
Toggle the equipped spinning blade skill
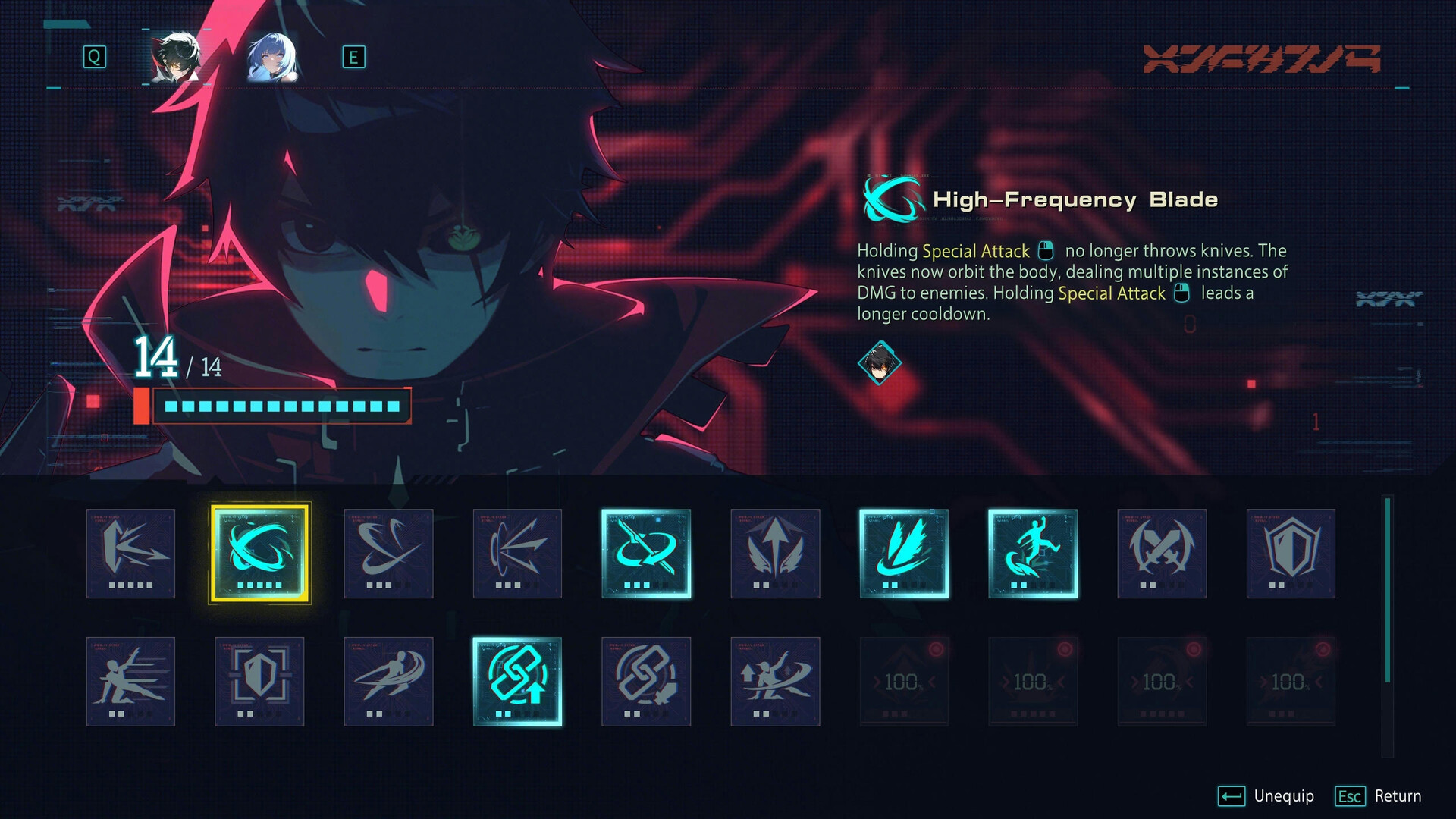tap(646, 552)
